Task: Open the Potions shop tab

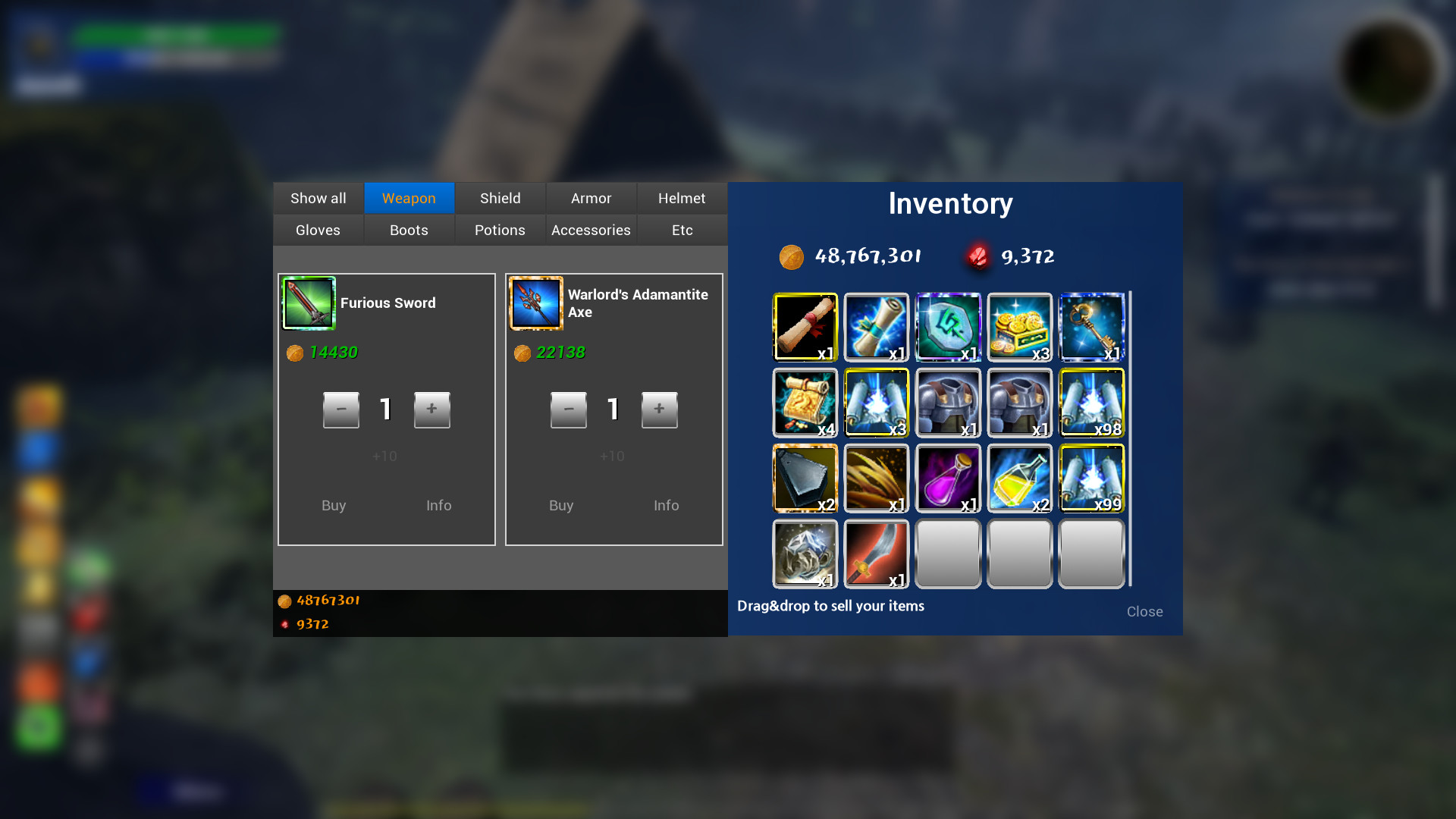Action: tap(499, 230)
